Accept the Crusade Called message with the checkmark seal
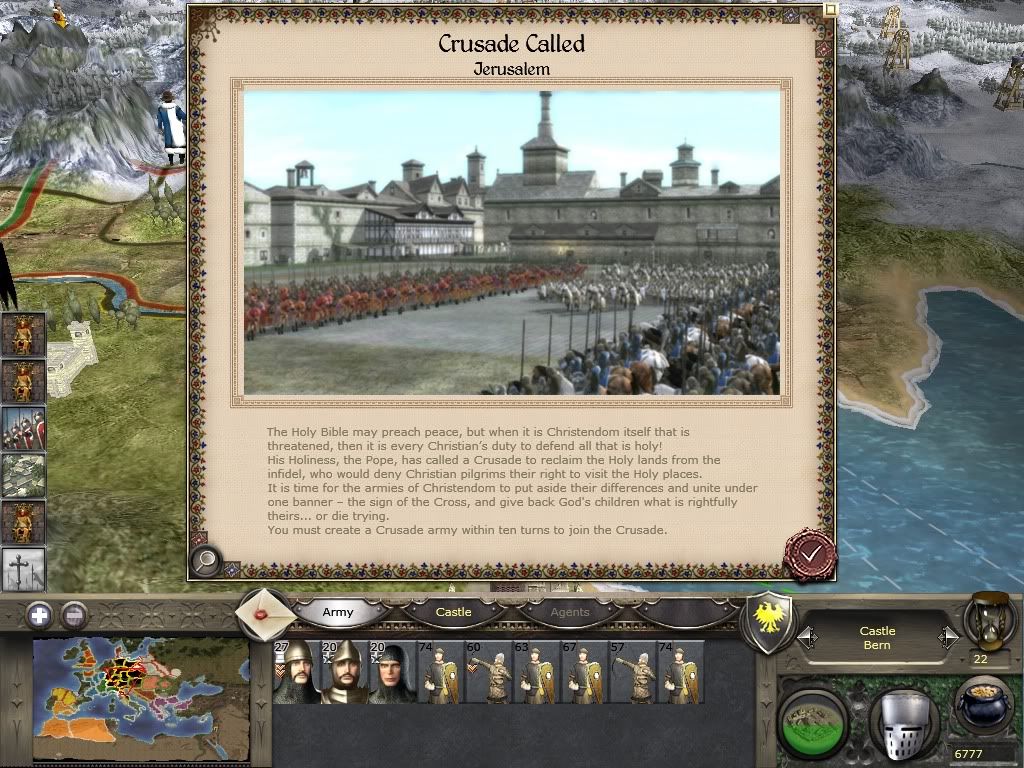Image resolution: width=1024 pixels, height=768 pixels. [x=809, y=551]
